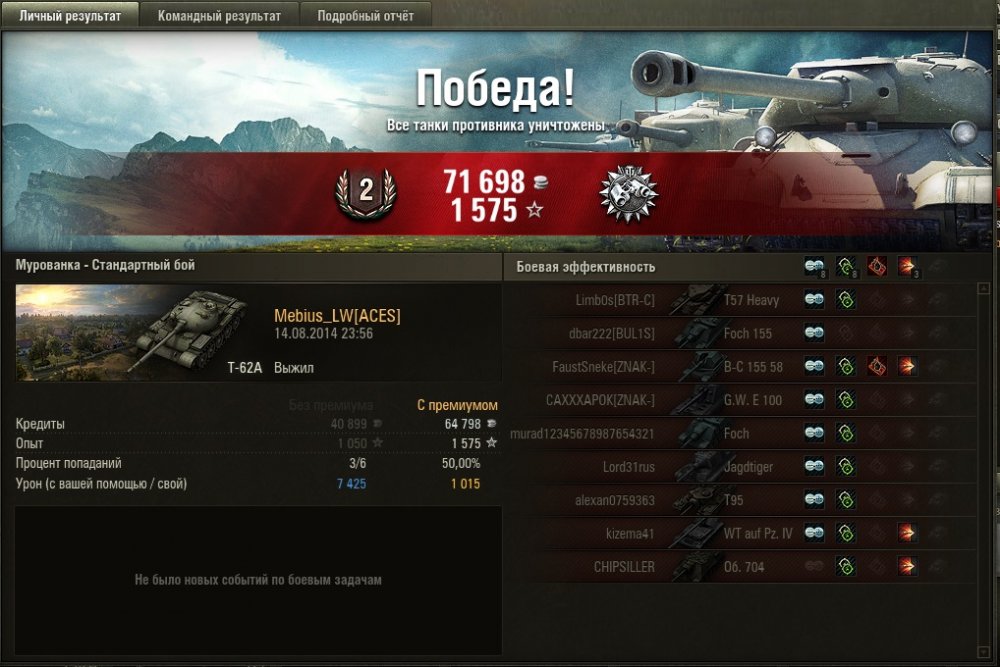1000x667 pixels.
Task: Select the kizema41 WT auf Pz. IV row
Action: point(738,534)
